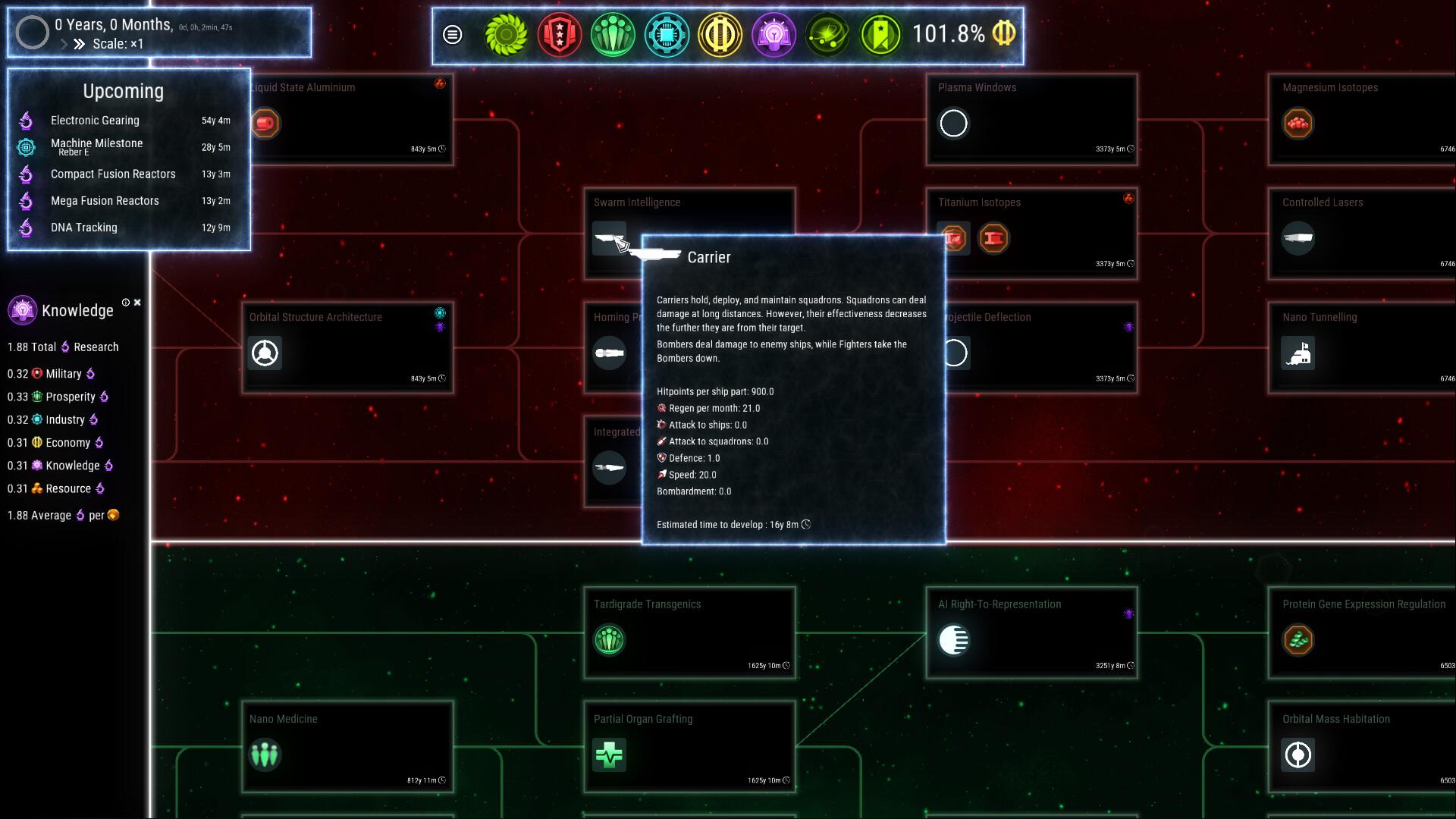Show Knowledge panel info
Viewport: 1456px width, 819px height.
(126, 303)
